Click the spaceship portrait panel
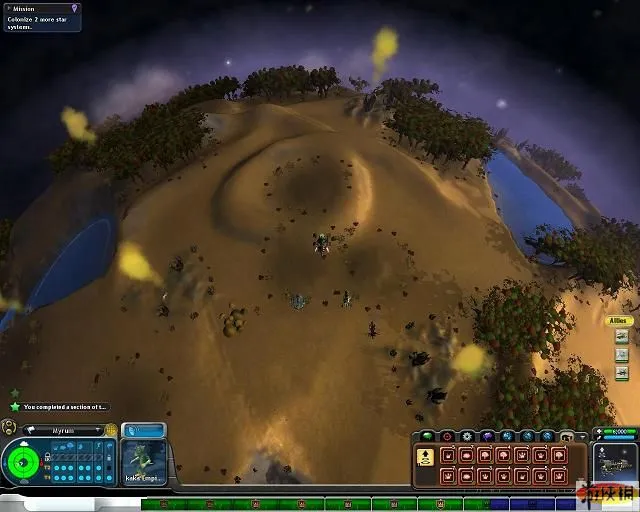This screenshot has height=512, width=640. [615, 465]
